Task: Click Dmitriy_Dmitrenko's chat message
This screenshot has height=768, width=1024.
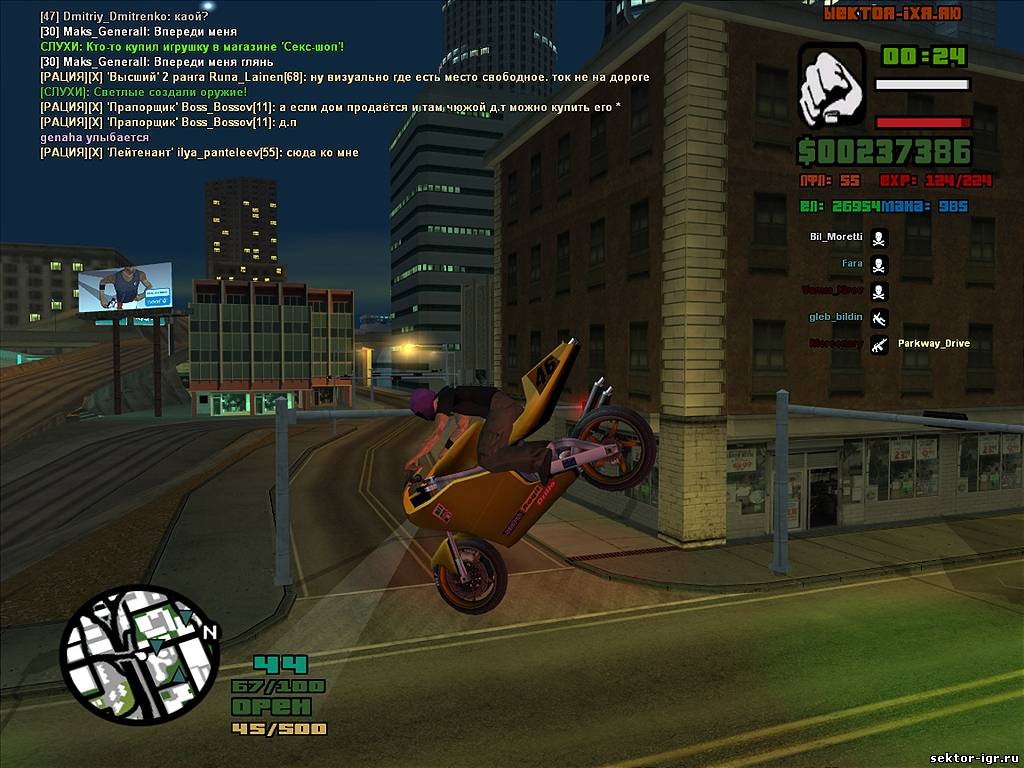Action: (x=124, y=17)
